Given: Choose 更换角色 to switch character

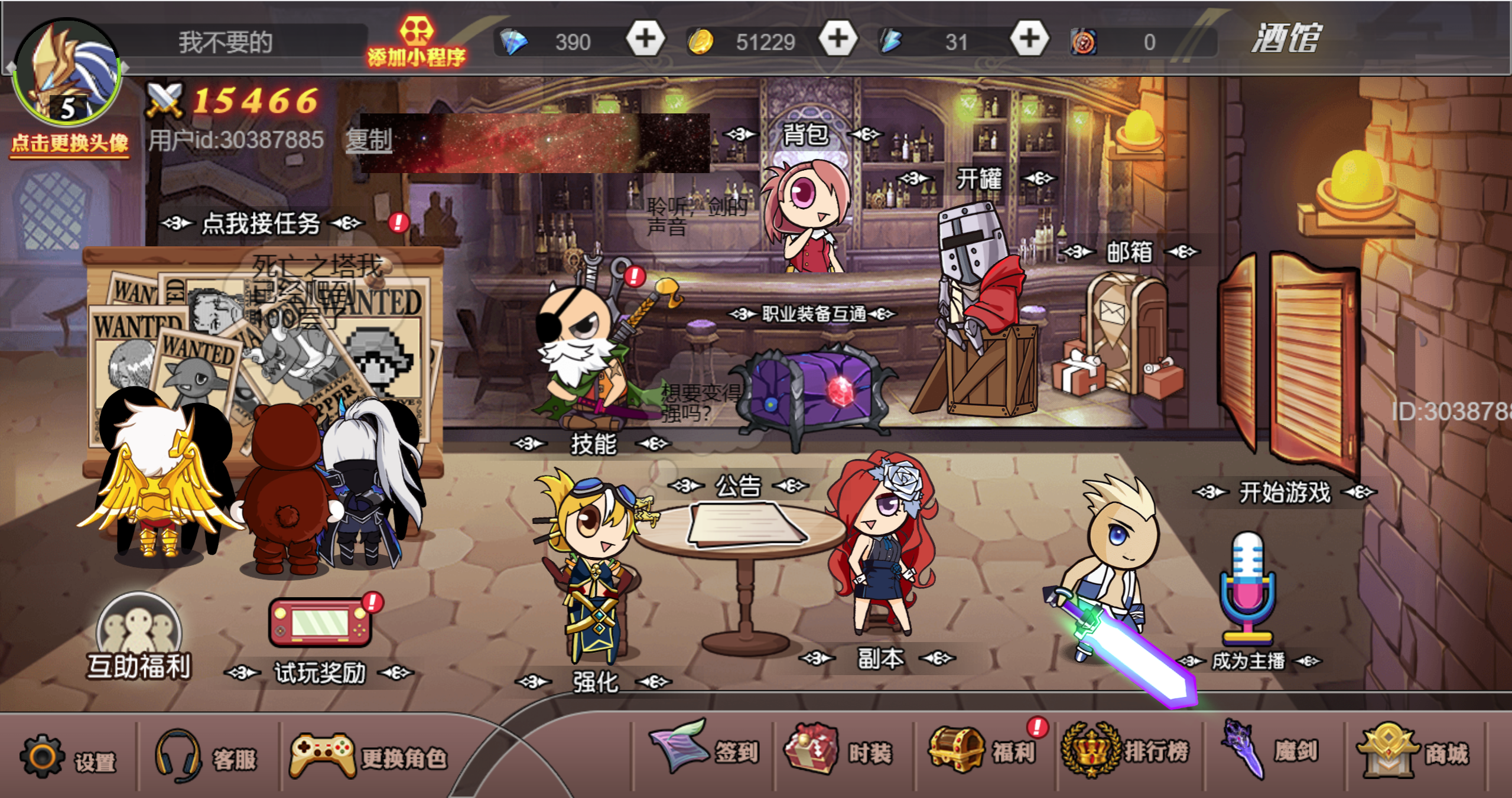Looking at the screenshot, I should coord(368,756).
